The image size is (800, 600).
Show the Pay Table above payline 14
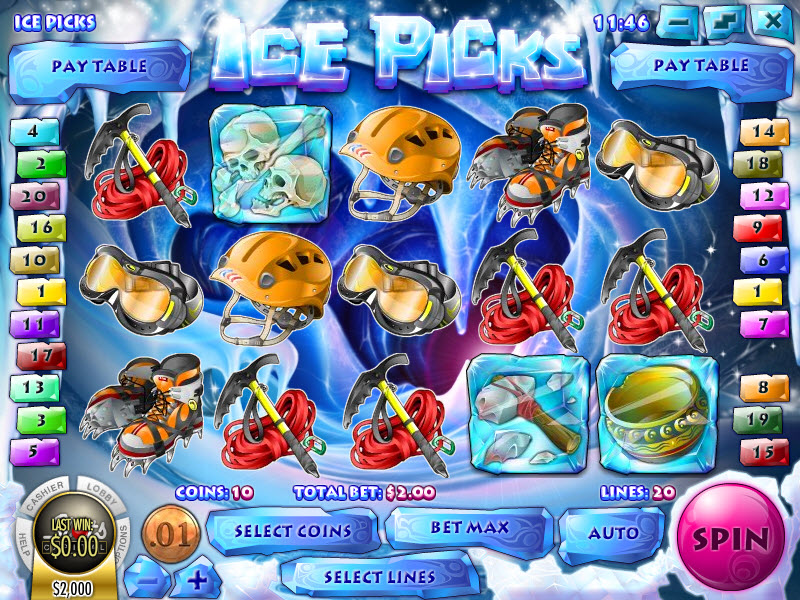(700, 66)
